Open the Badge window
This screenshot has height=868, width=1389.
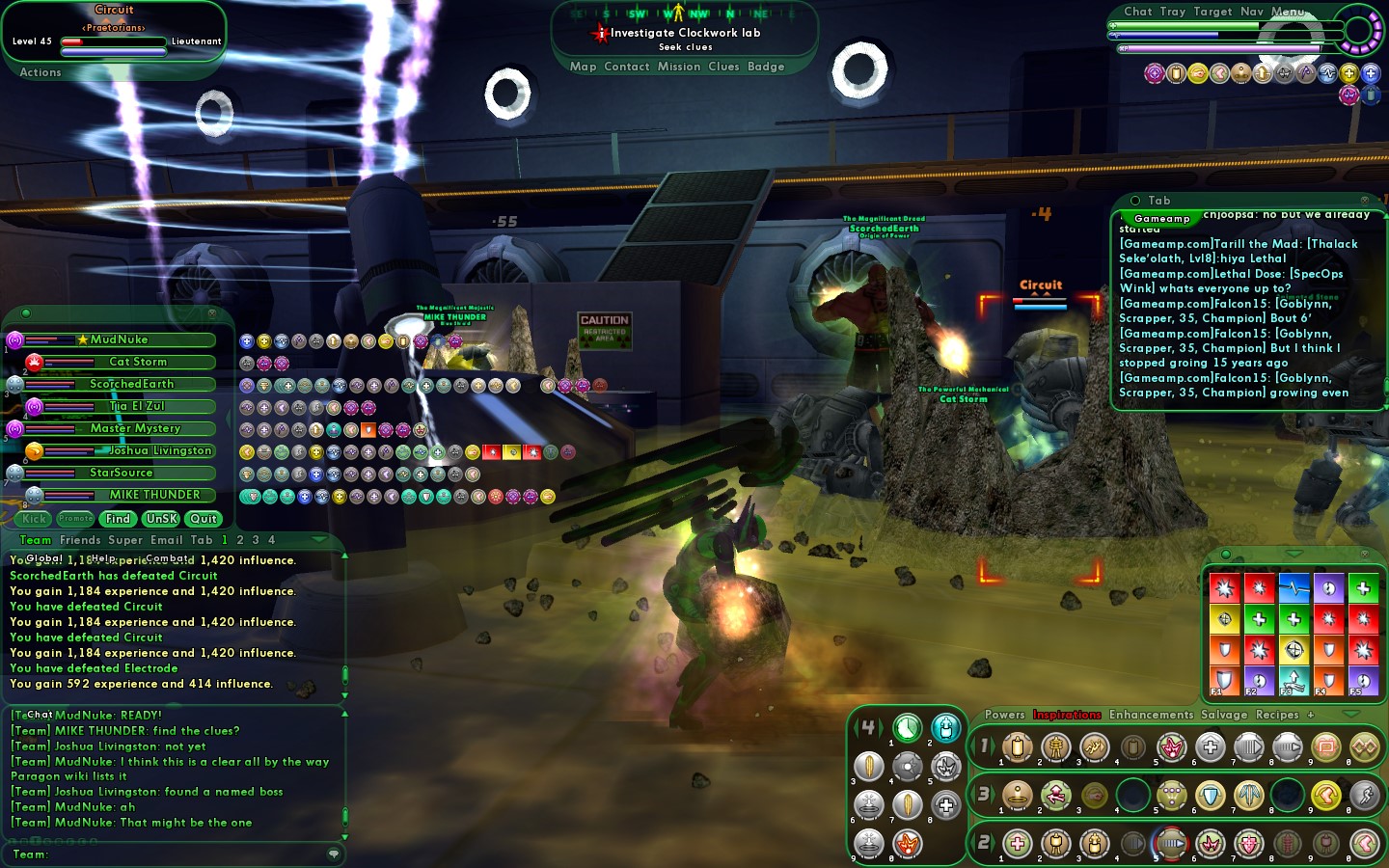point(766,67)
